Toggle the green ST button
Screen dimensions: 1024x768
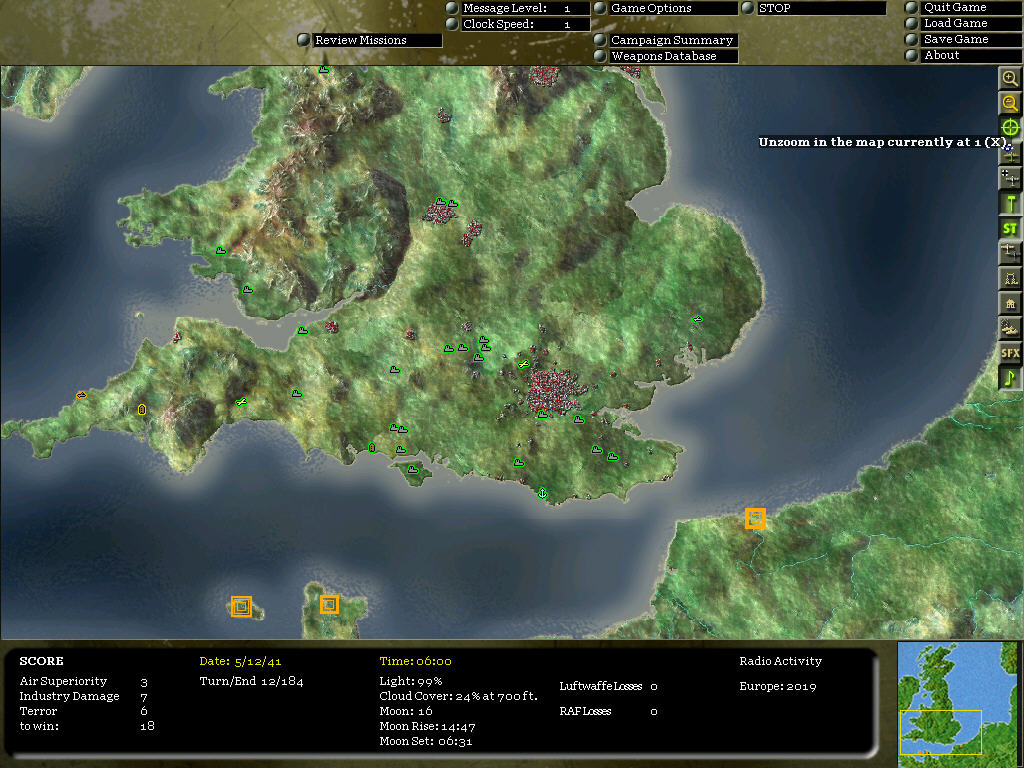pos(1010,229)
